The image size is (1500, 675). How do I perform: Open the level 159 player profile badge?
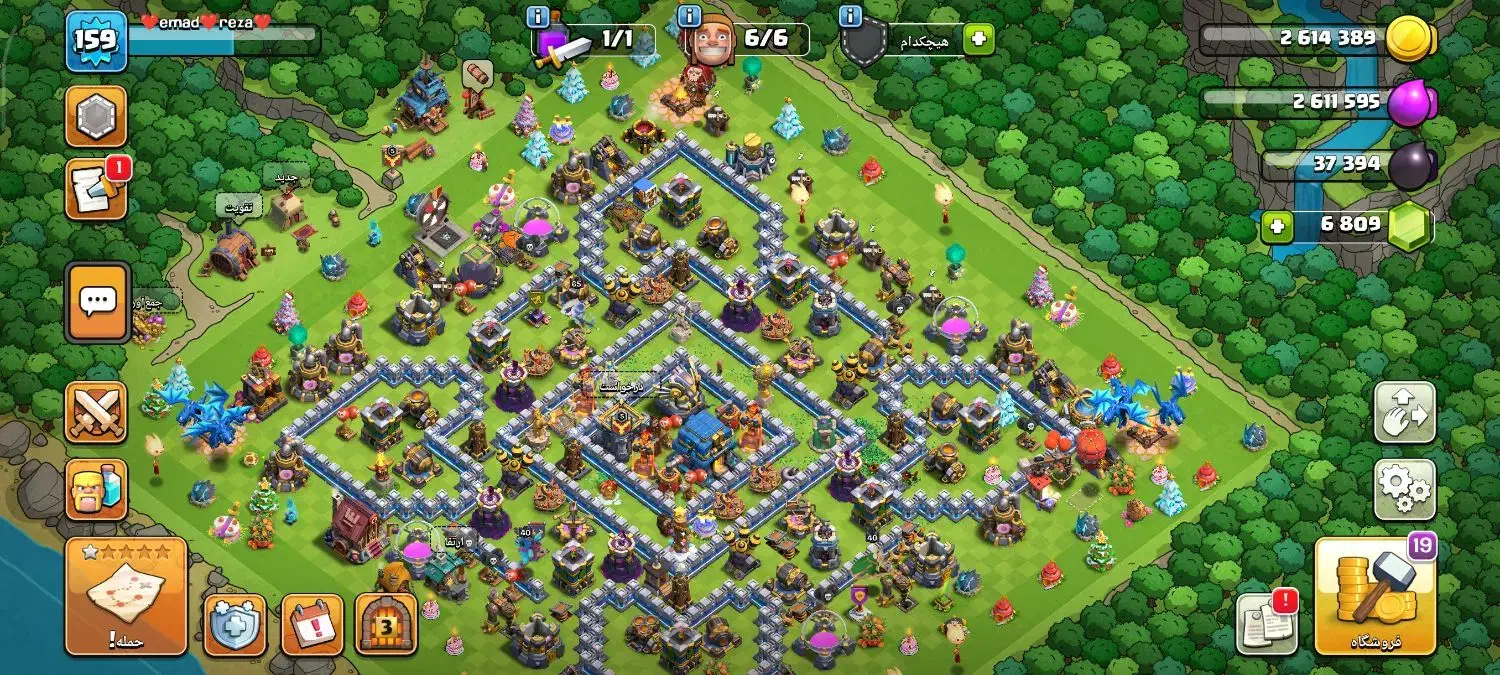tap(96, 41)
